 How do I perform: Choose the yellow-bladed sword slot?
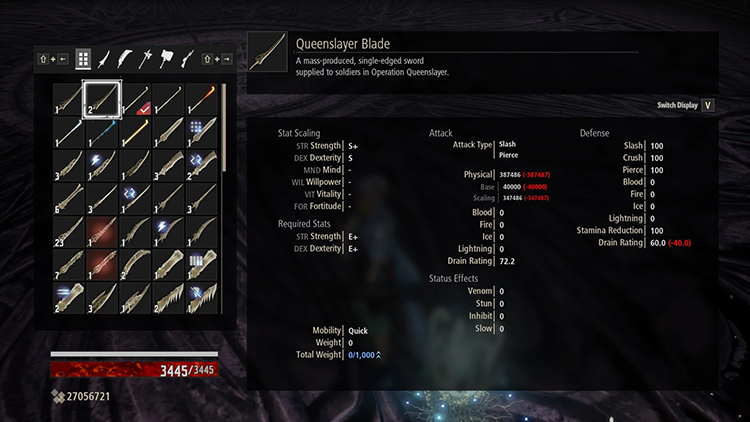(x=135, y=132)
